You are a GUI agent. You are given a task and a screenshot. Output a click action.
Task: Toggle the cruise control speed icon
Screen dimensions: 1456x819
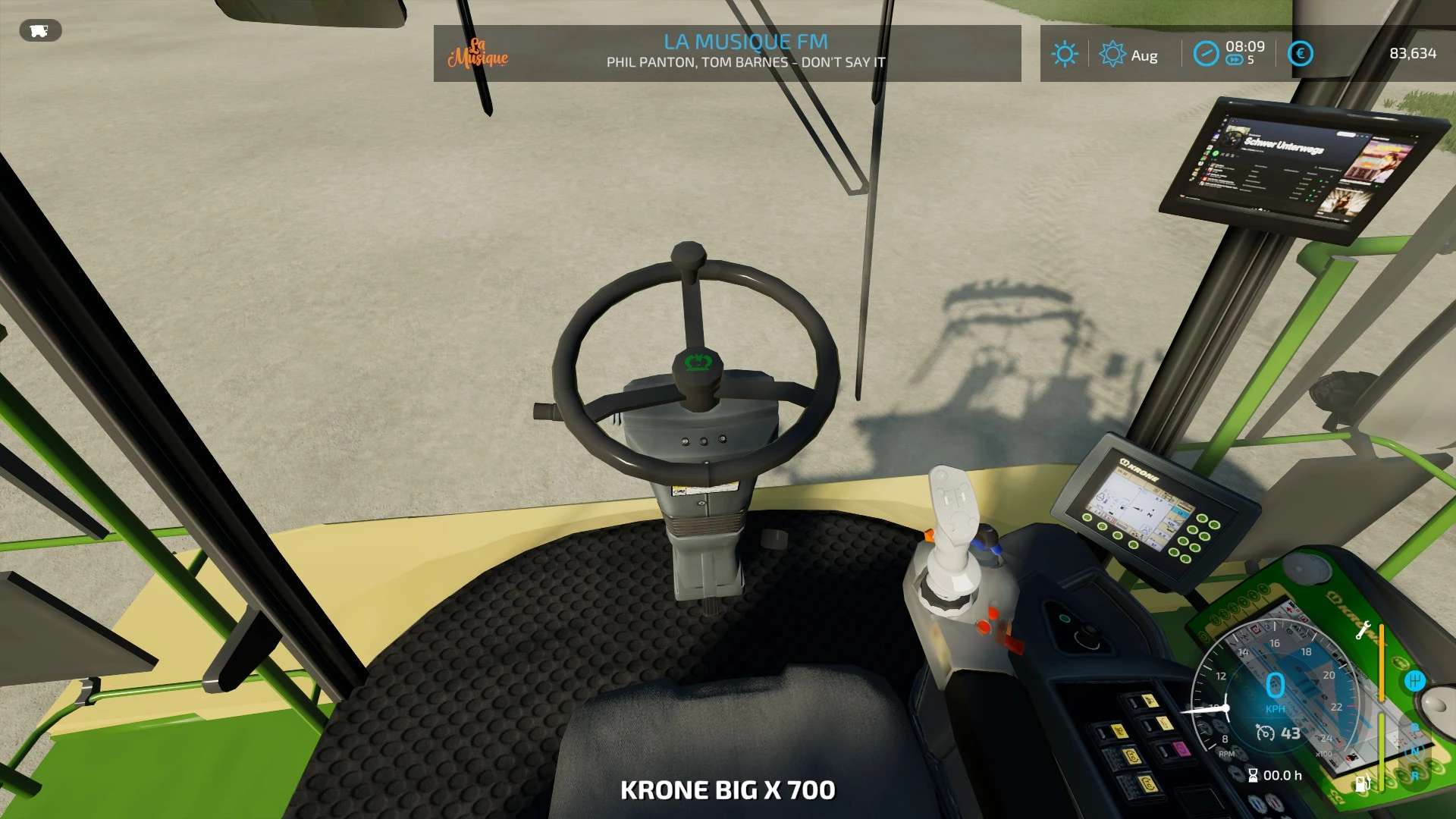click(x=1265, y=733)
